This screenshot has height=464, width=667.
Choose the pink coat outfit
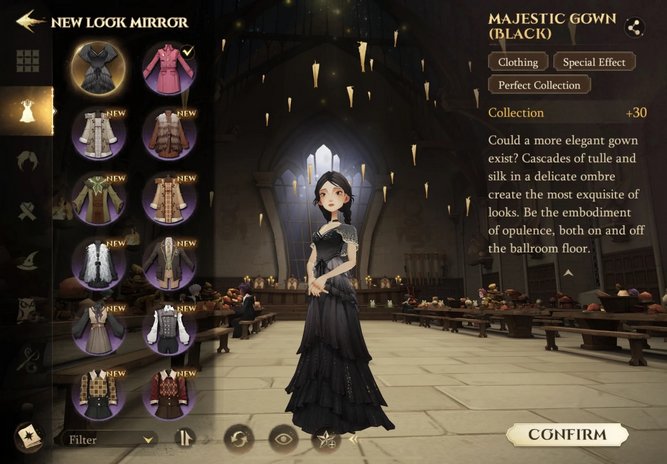tap(168, 67)
